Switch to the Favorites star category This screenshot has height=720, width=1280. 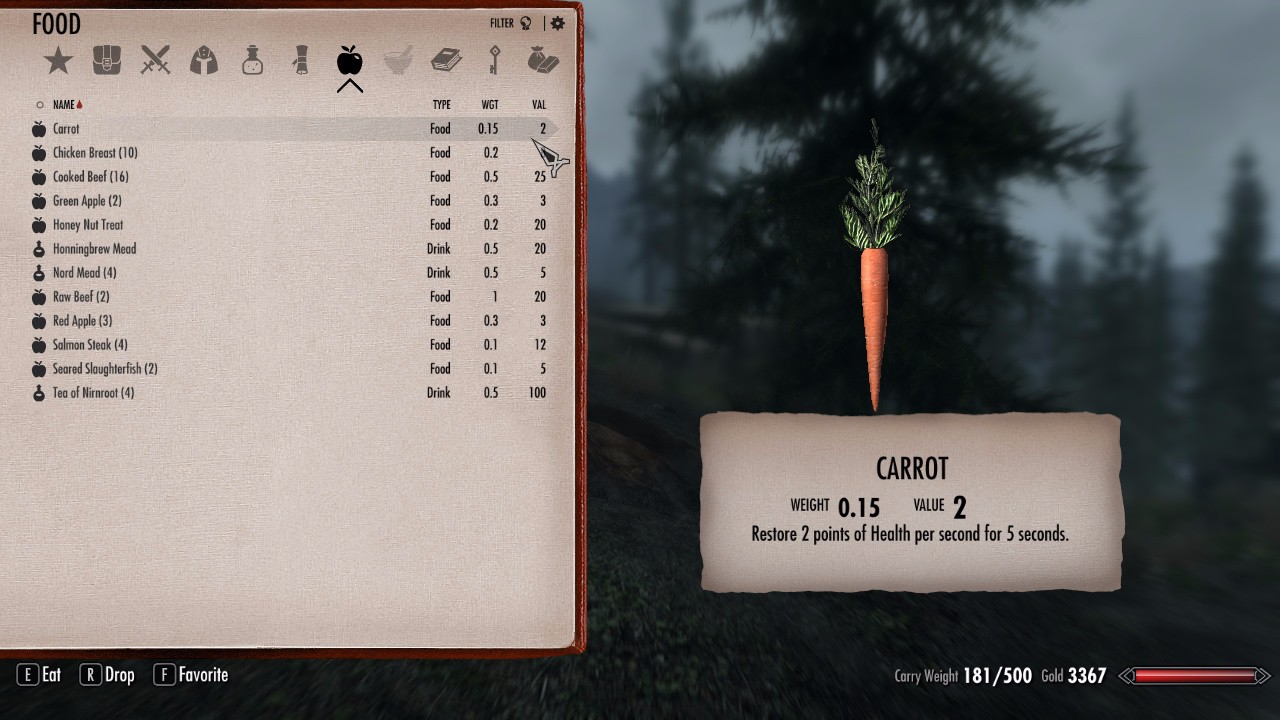click(58, 61)
